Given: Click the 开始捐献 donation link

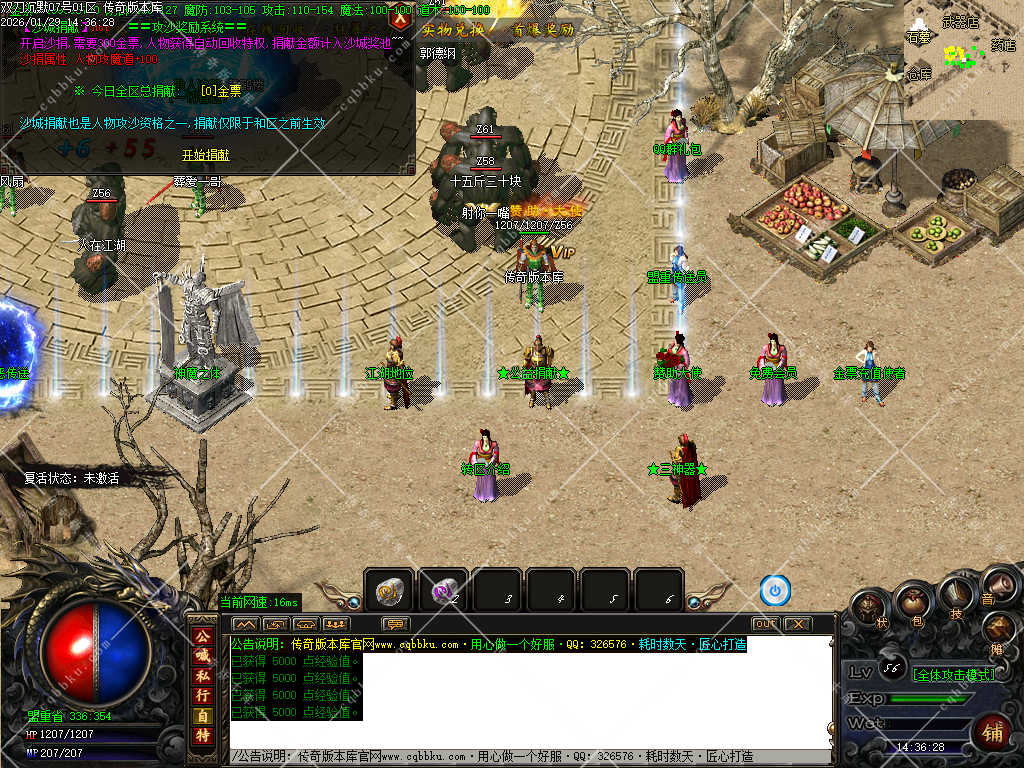Looking at the screenshot, I should (x=205, y=155).
